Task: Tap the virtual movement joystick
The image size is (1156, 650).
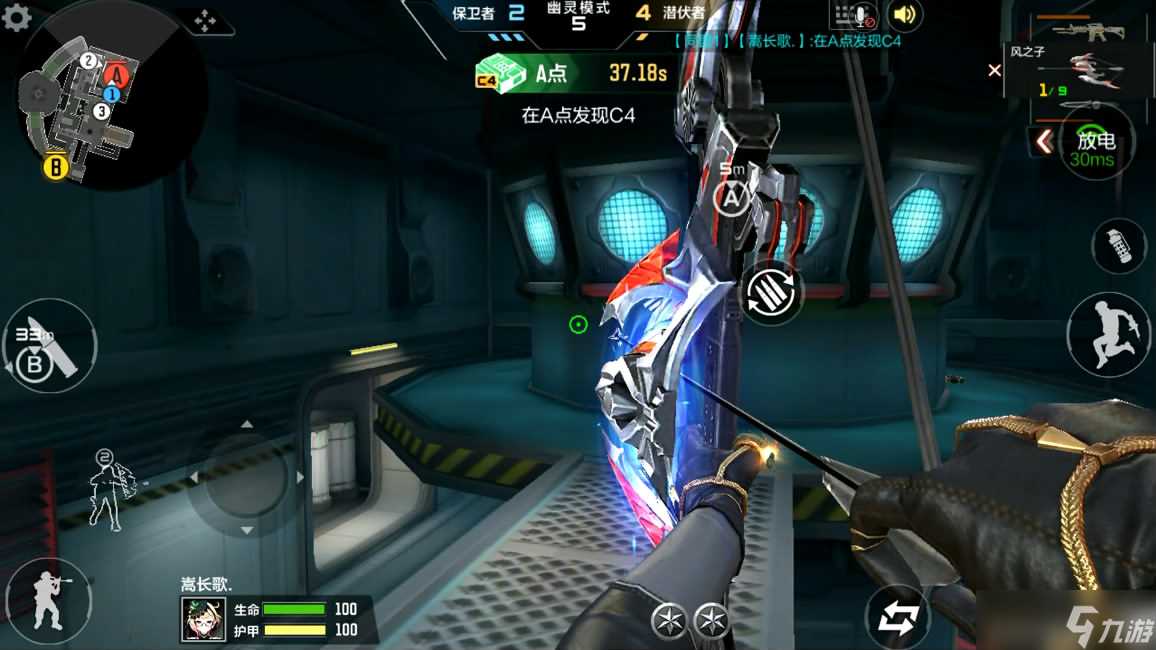Action: (246, 477)
